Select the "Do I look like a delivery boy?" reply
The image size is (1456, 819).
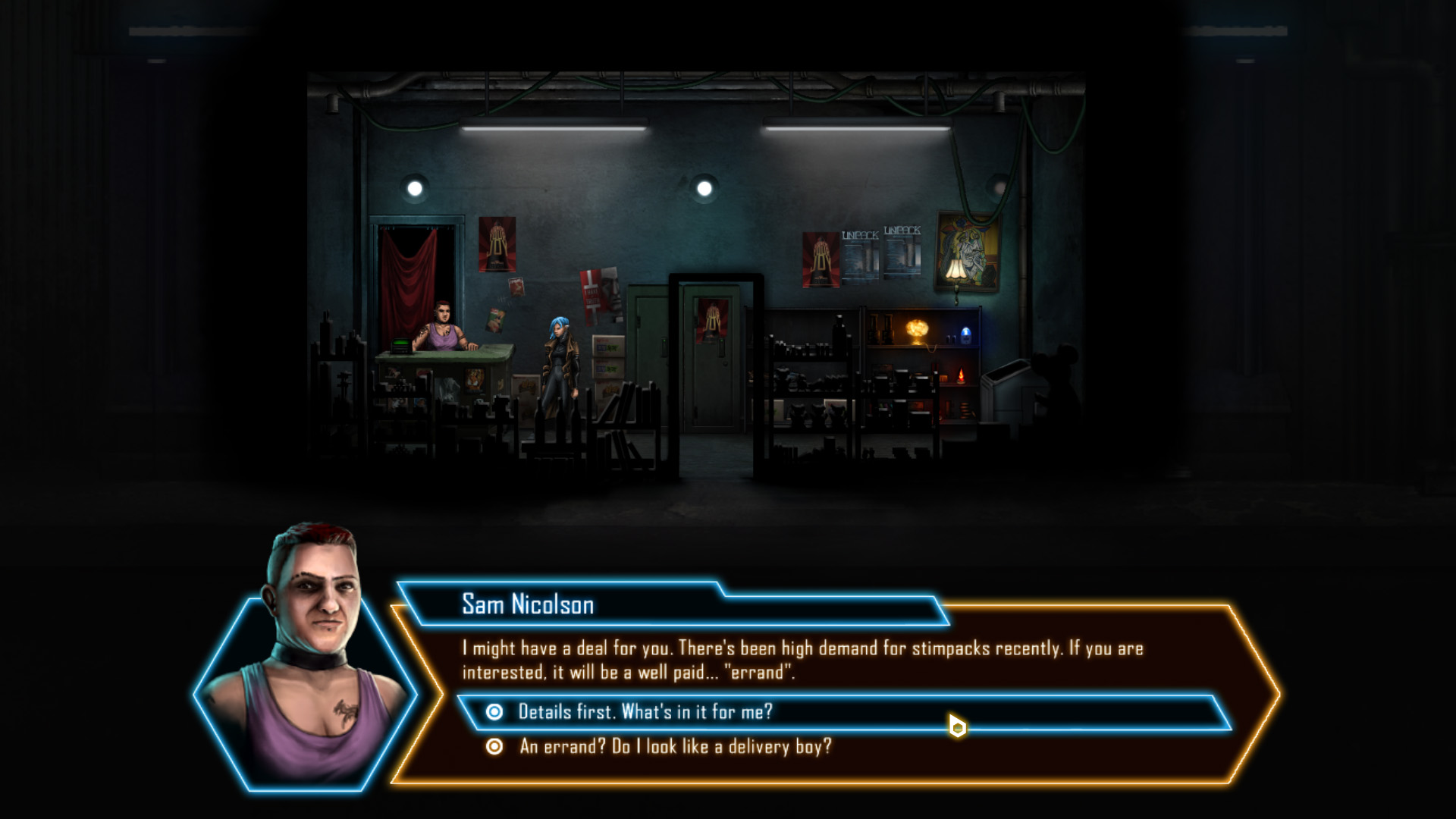coord(675,747)
